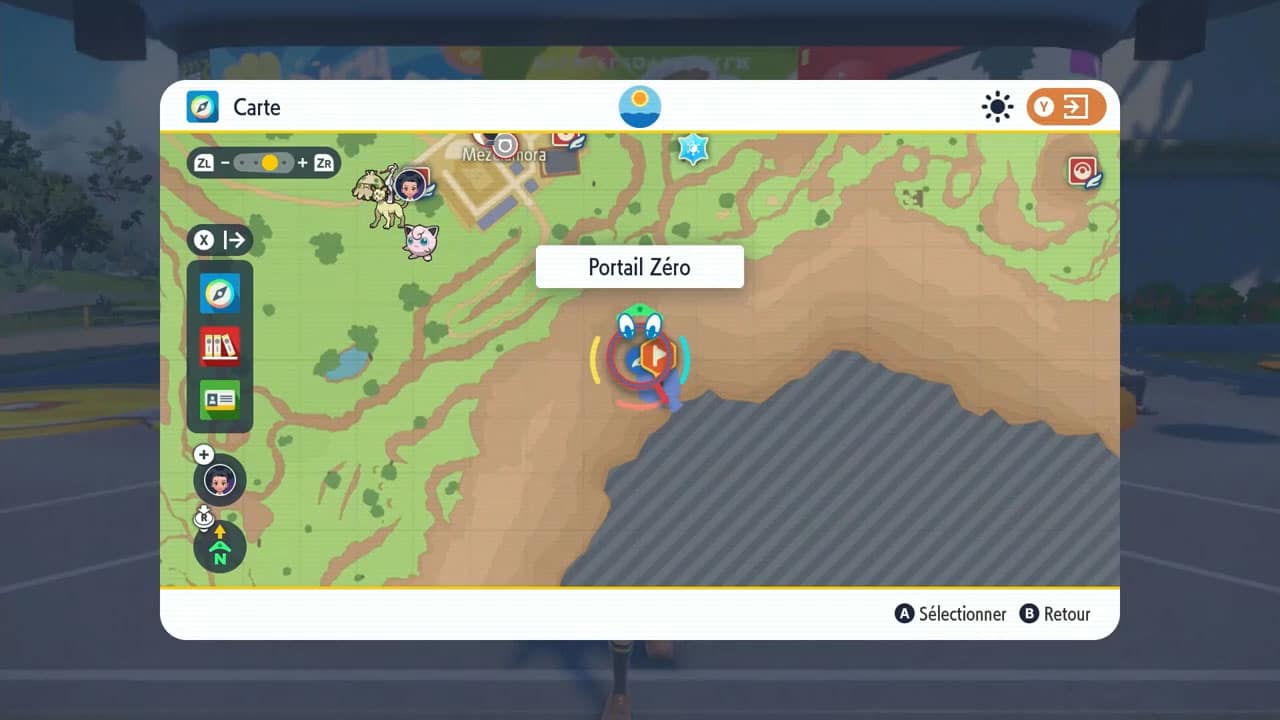The width and height of the screenshot is (1280, 720).
Task: Center map on player portrait button
Action: pyautogui.click(x=220, y=481)
